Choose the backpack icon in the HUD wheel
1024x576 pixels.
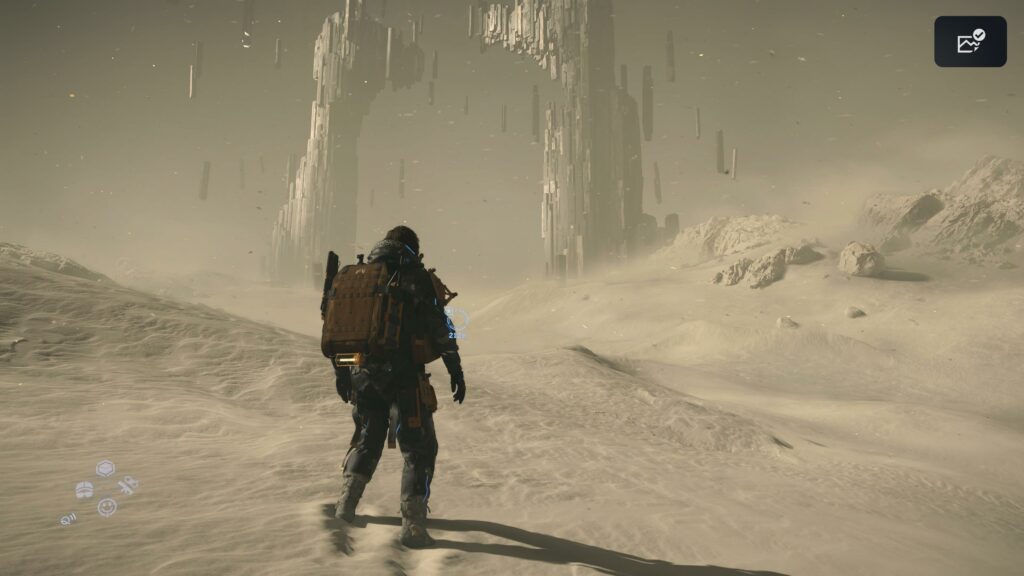(x=84, y=490)
